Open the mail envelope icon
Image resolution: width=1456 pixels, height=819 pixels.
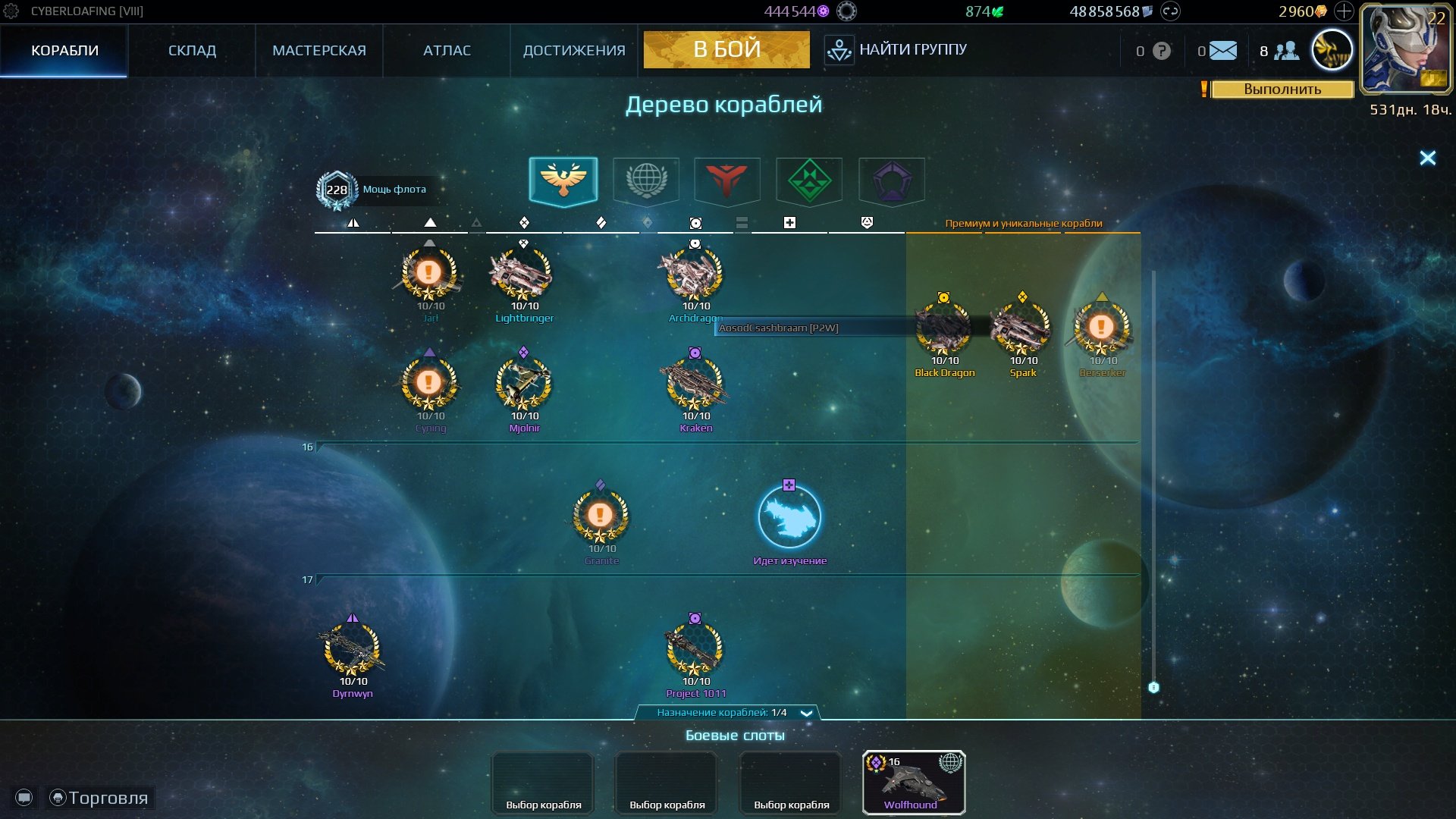[x=1222, y=51]
